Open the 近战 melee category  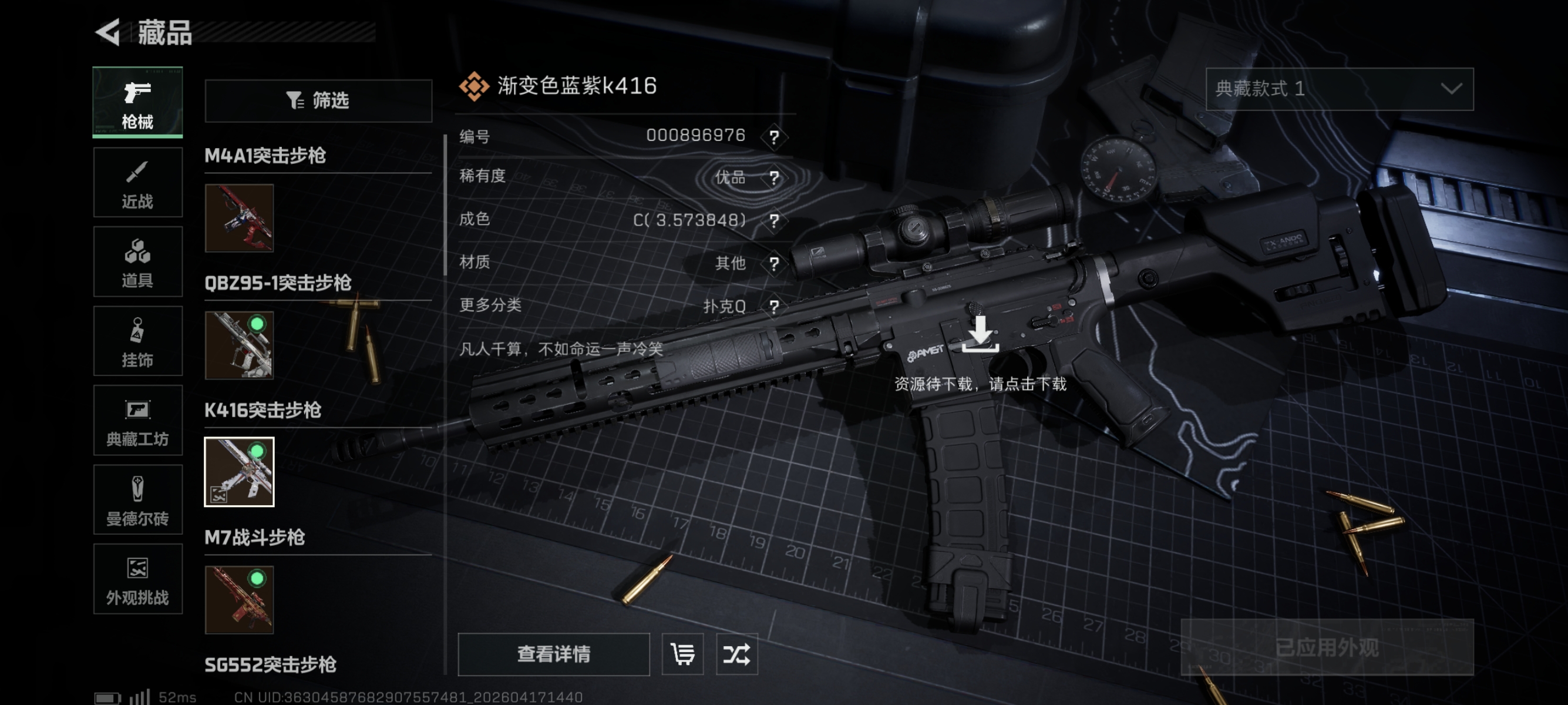pyautogui.click(x=137, y=182)
